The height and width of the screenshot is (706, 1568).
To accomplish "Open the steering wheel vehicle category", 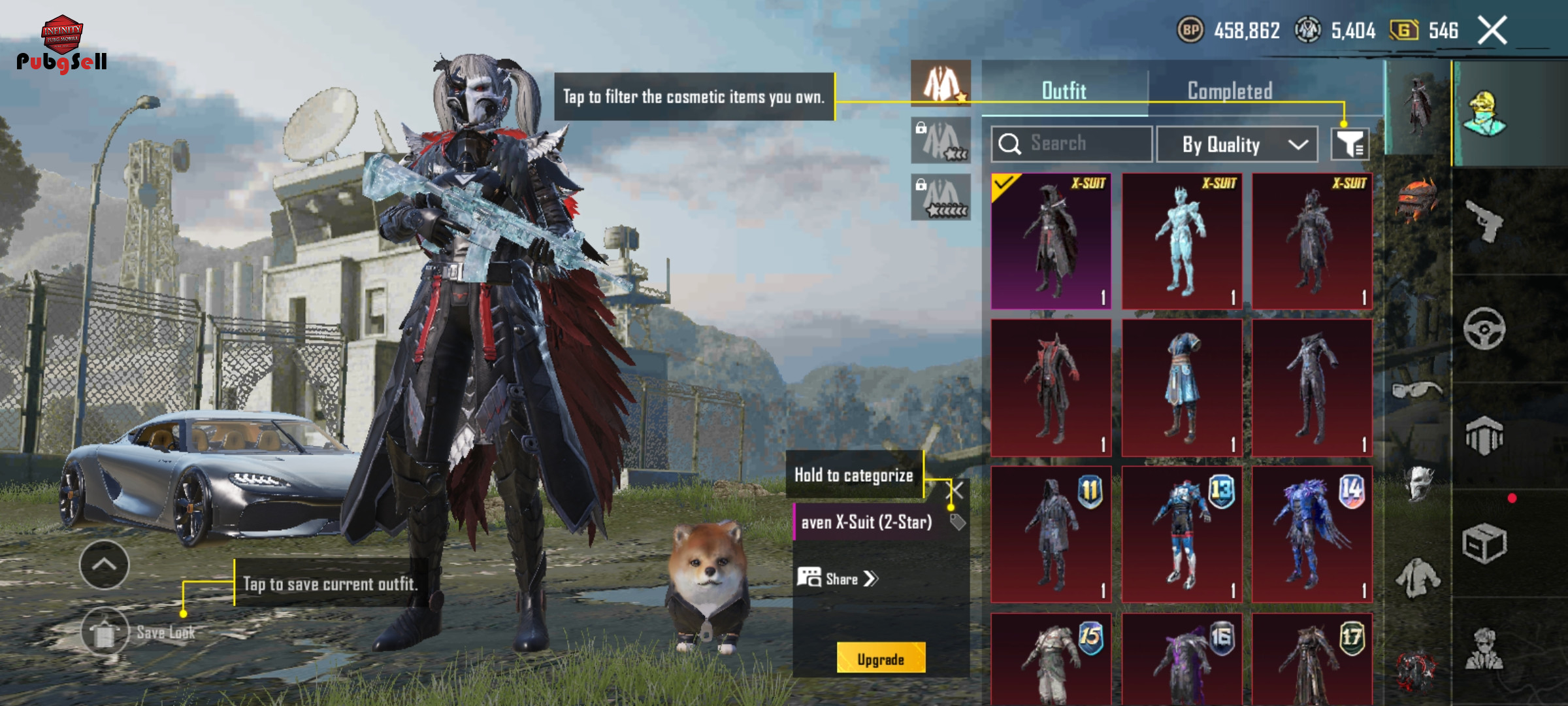I will (1484, 328).
